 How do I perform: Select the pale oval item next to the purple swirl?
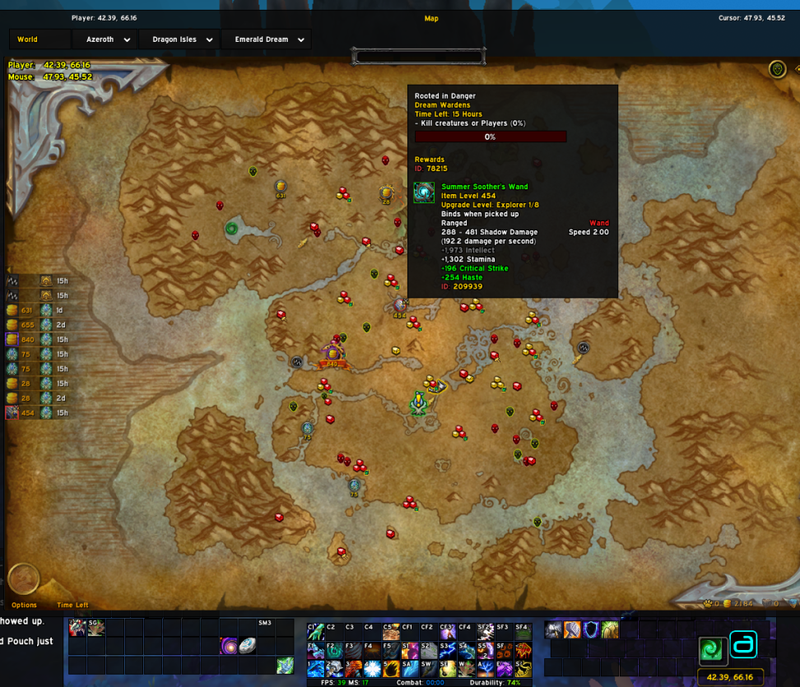pyautogui.click(x=247, y=646)
